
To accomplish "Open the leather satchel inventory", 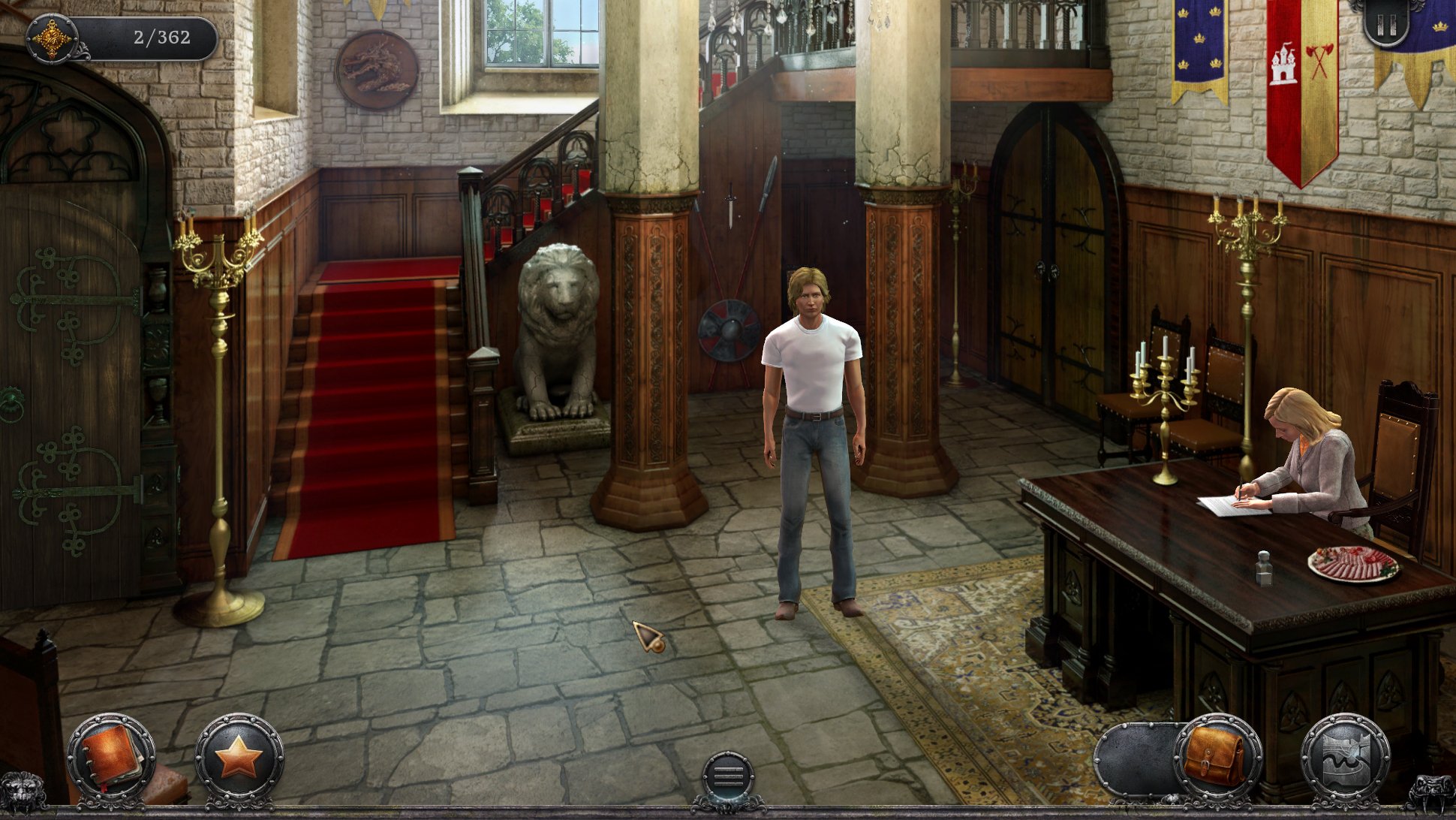I will [1217, 757].
